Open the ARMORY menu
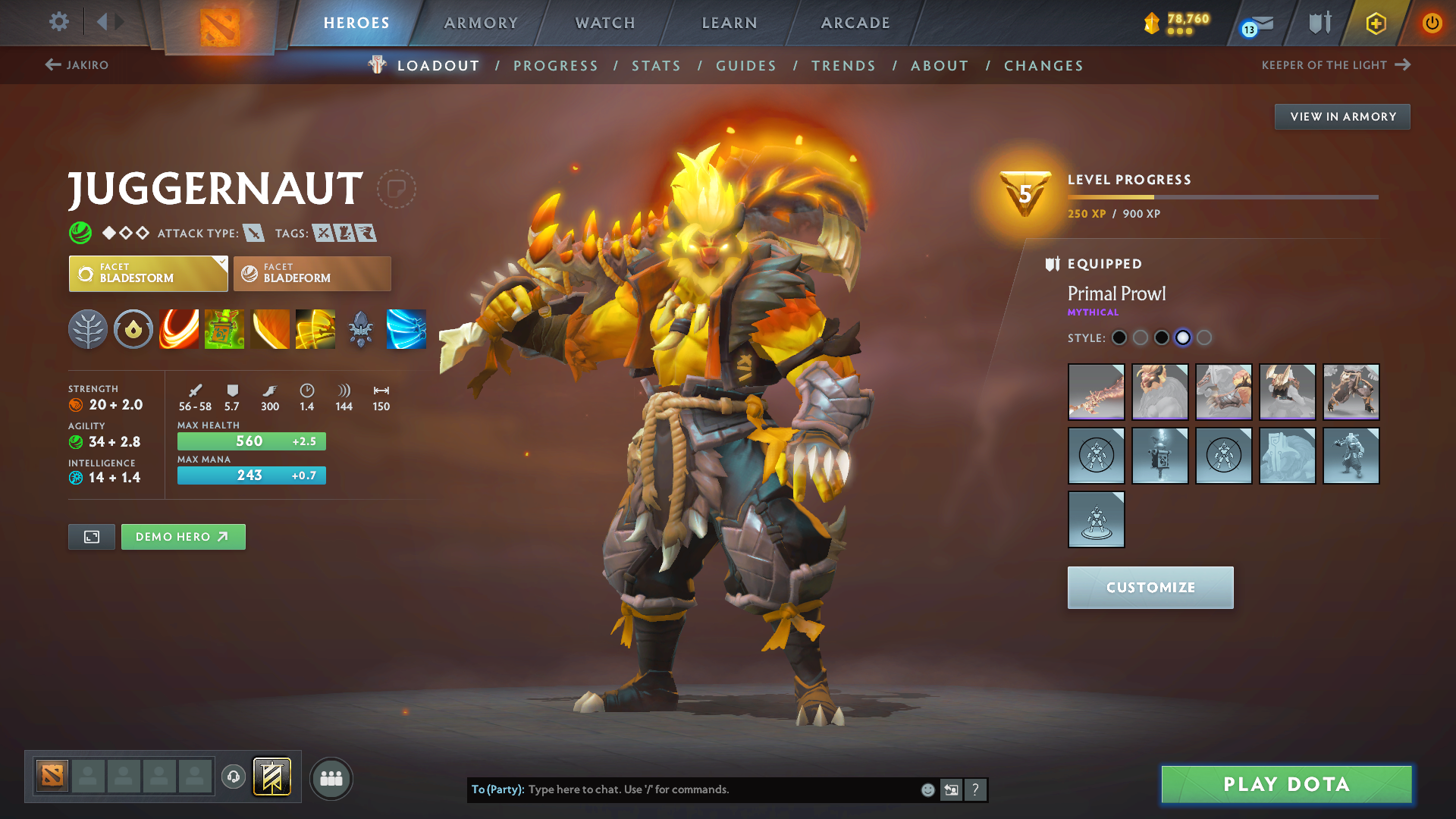 point(481,23)
